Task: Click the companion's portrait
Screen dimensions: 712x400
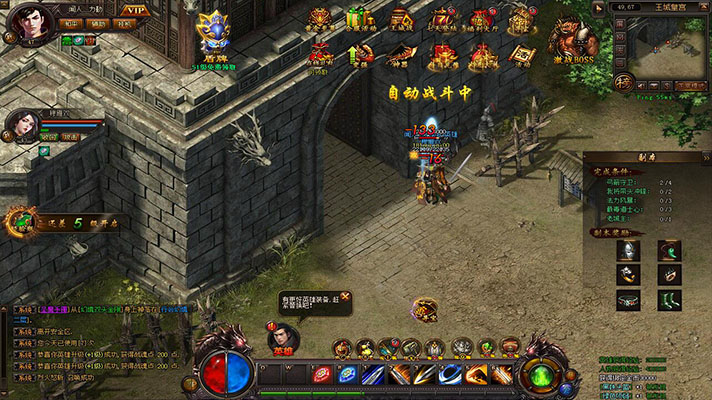Action: tap(25, 126)
